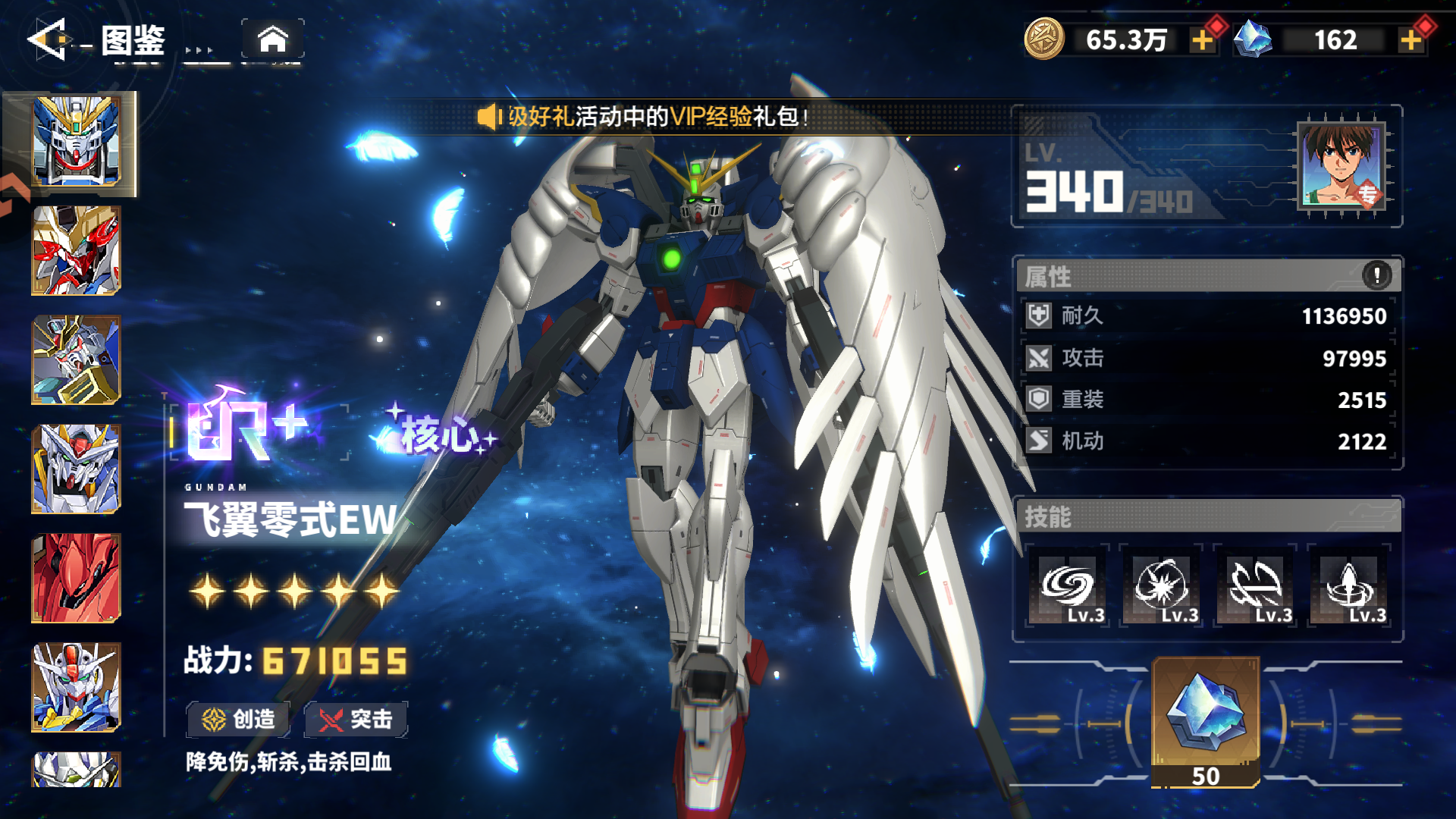
Task: Select the Wing Zero EW thumbnail
Action: [x=75, y=143]
